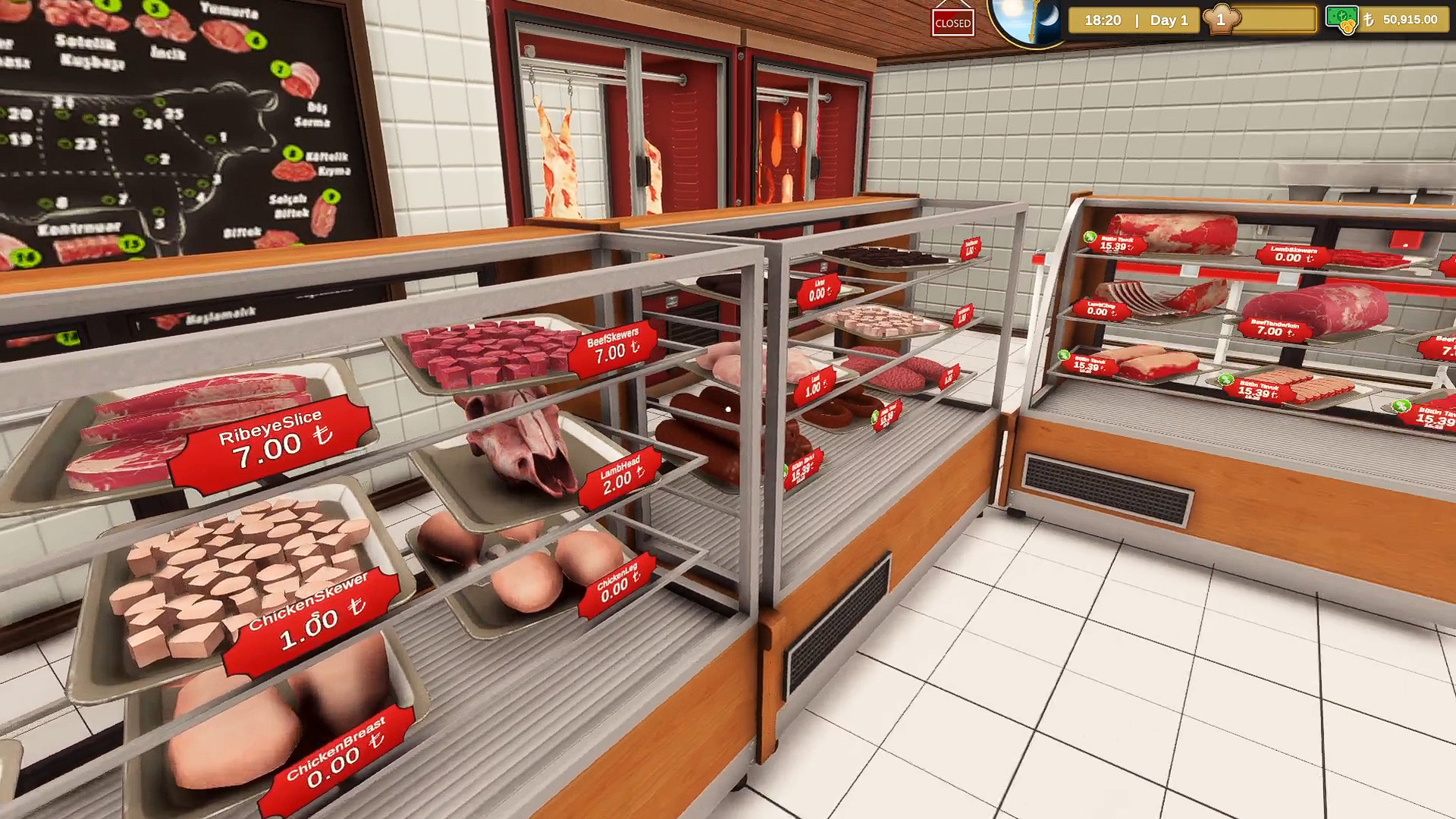The height and width of the screenshot is (819, 1456).
Task: Click the discount badge on lower-left Bütün Tavuk tag
Action: pyautogui.click(x=1062, y=353)
